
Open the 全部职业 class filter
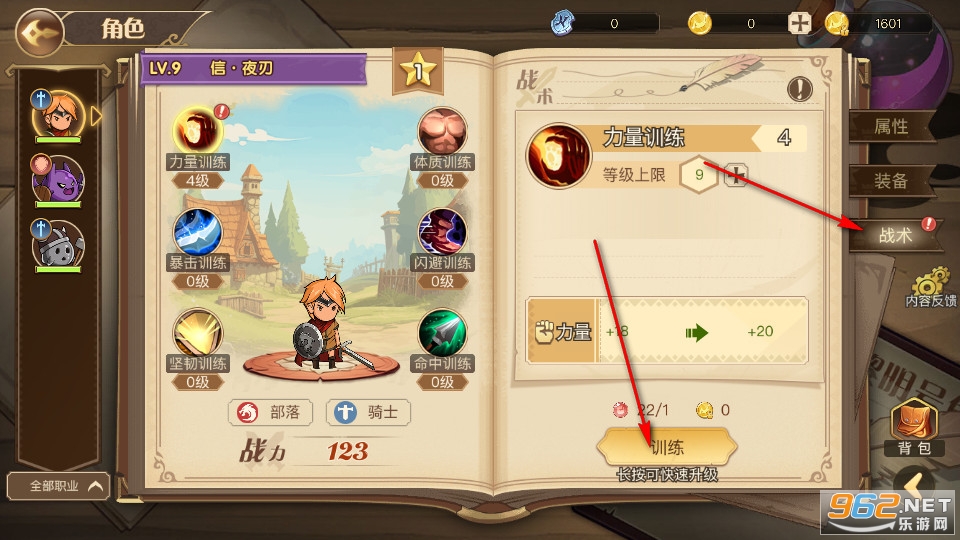pyautogui.click(x=58, y=486)
